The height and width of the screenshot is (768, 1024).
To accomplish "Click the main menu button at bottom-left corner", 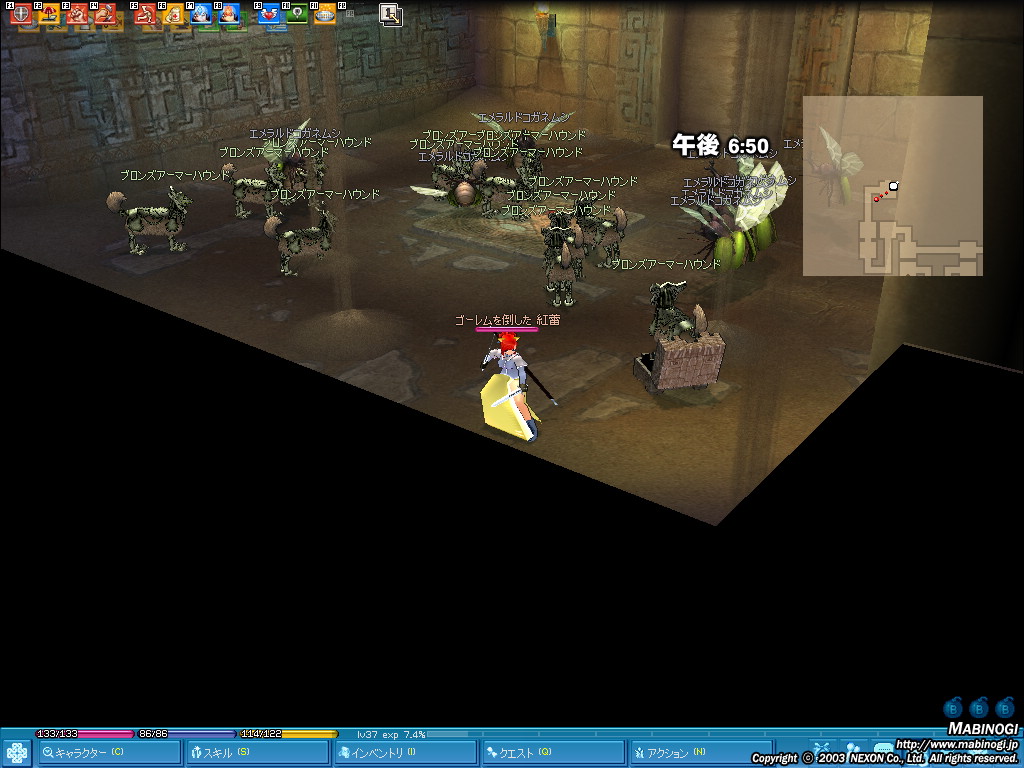I will tap(17, 752).
